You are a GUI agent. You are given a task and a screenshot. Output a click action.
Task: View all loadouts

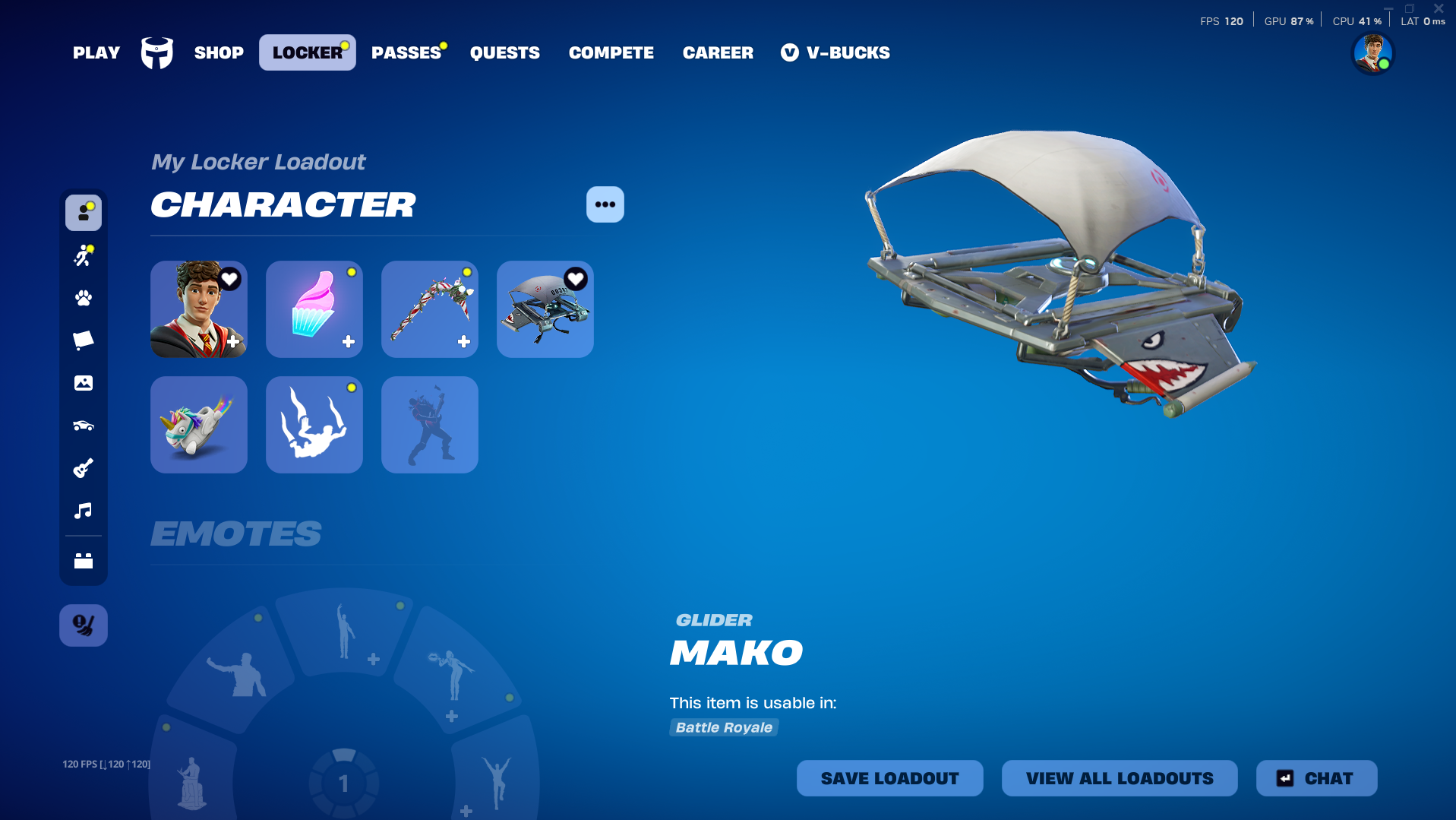pos(1120,778)
